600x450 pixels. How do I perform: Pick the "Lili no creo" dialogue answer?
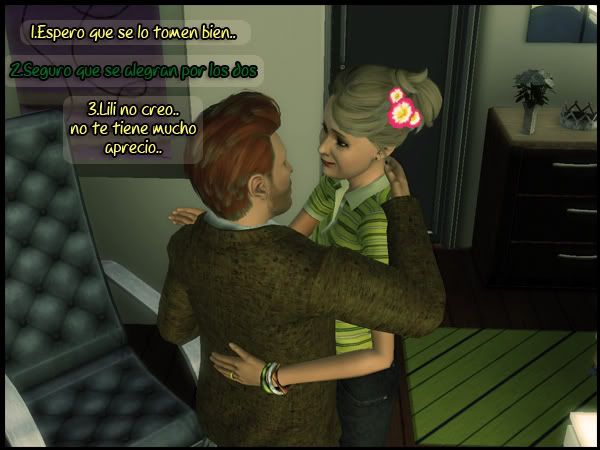click(x=132, y=128)
